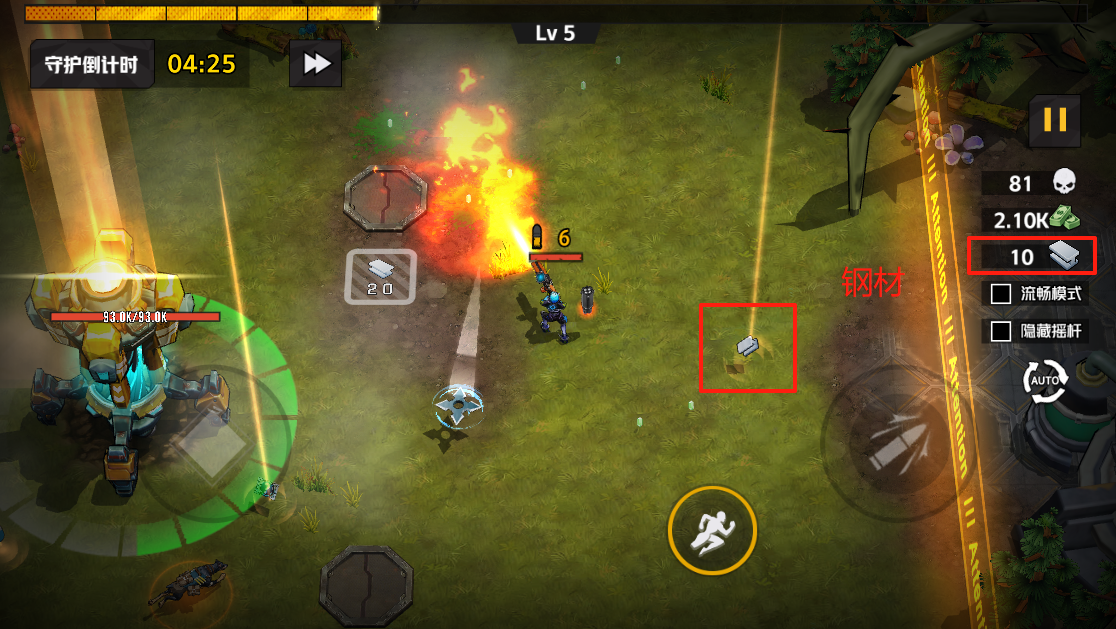Select the build slot costing 20 steel
Screen dimensions: 1116x629
(x=380, y=276)
